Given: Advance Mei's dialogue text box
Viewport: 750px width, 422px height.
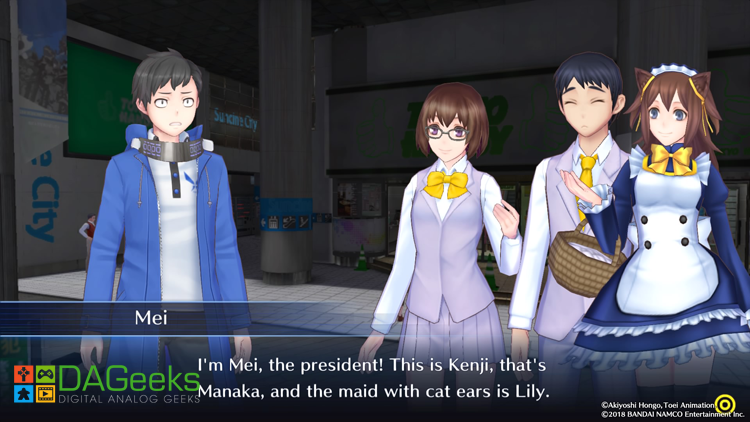Looking at the screenshot, I should [374, 377].
